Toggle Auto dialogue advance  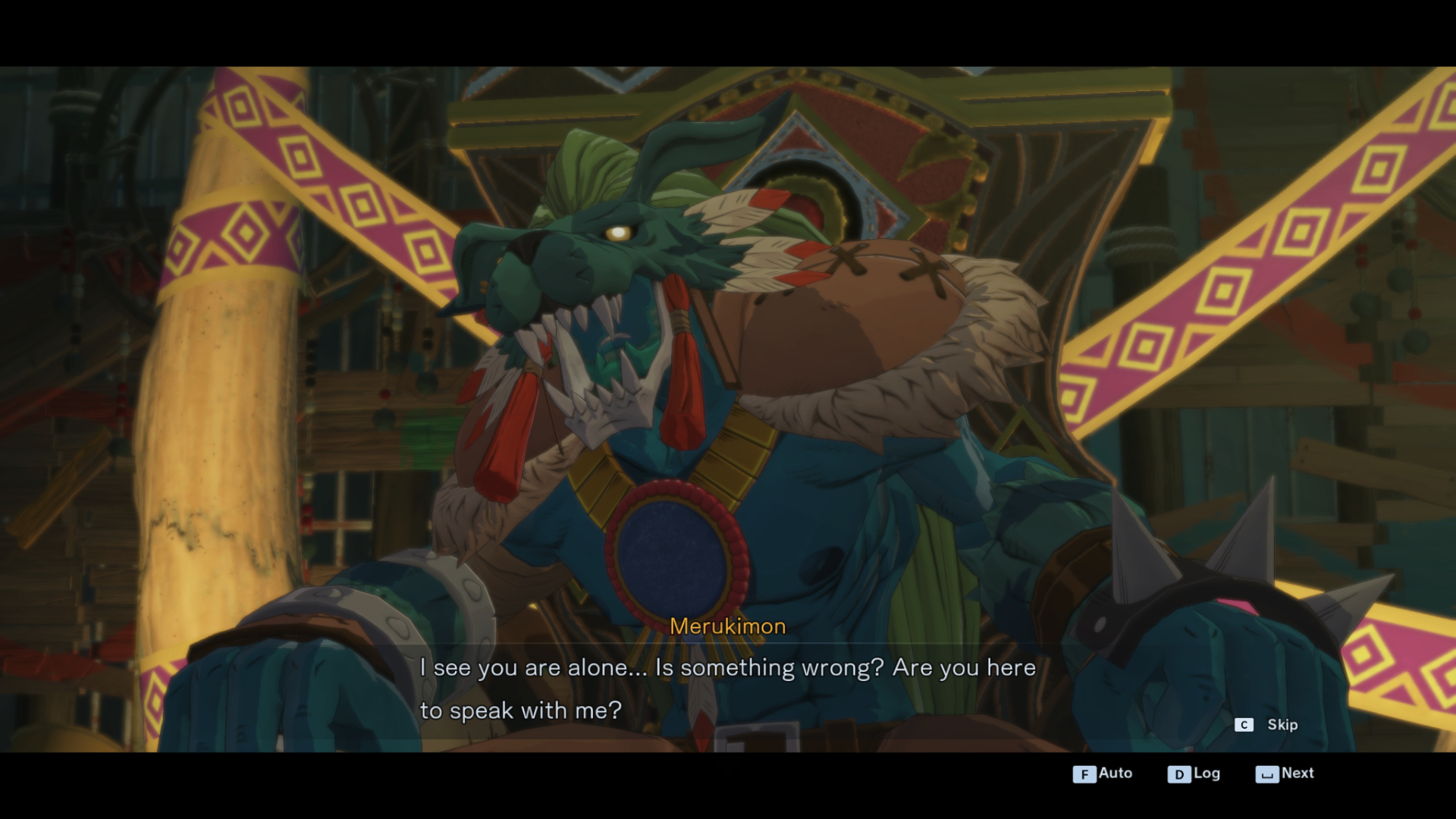1102,773
